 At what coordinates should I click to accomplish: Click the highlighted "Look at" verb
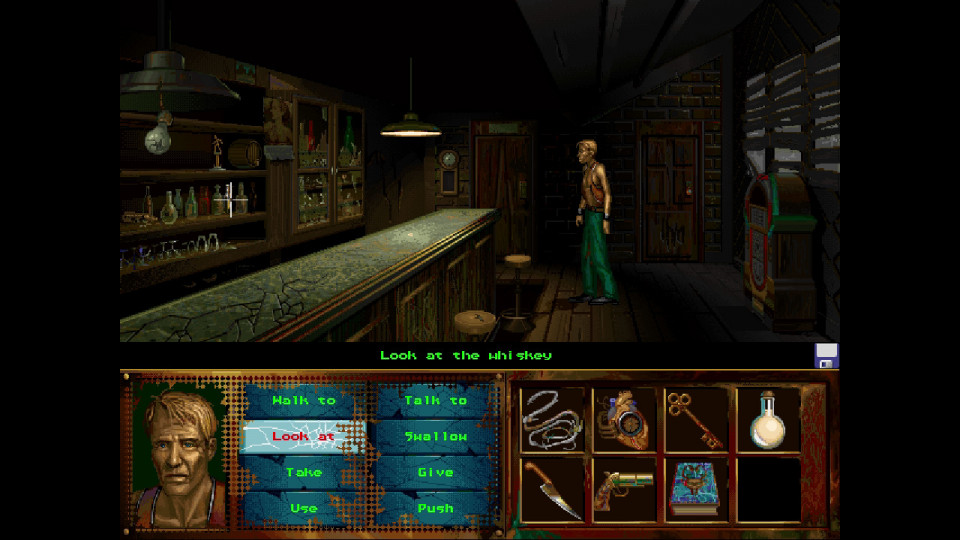point(304,436)
